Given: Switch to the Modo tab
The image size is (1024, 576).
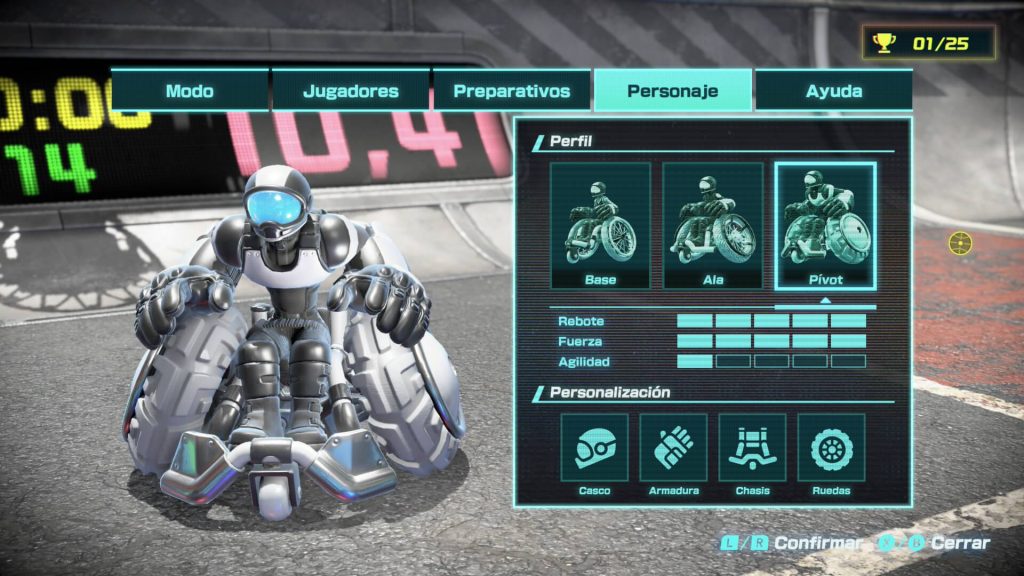Looking at the screenshot, I should tap(190, 91).
